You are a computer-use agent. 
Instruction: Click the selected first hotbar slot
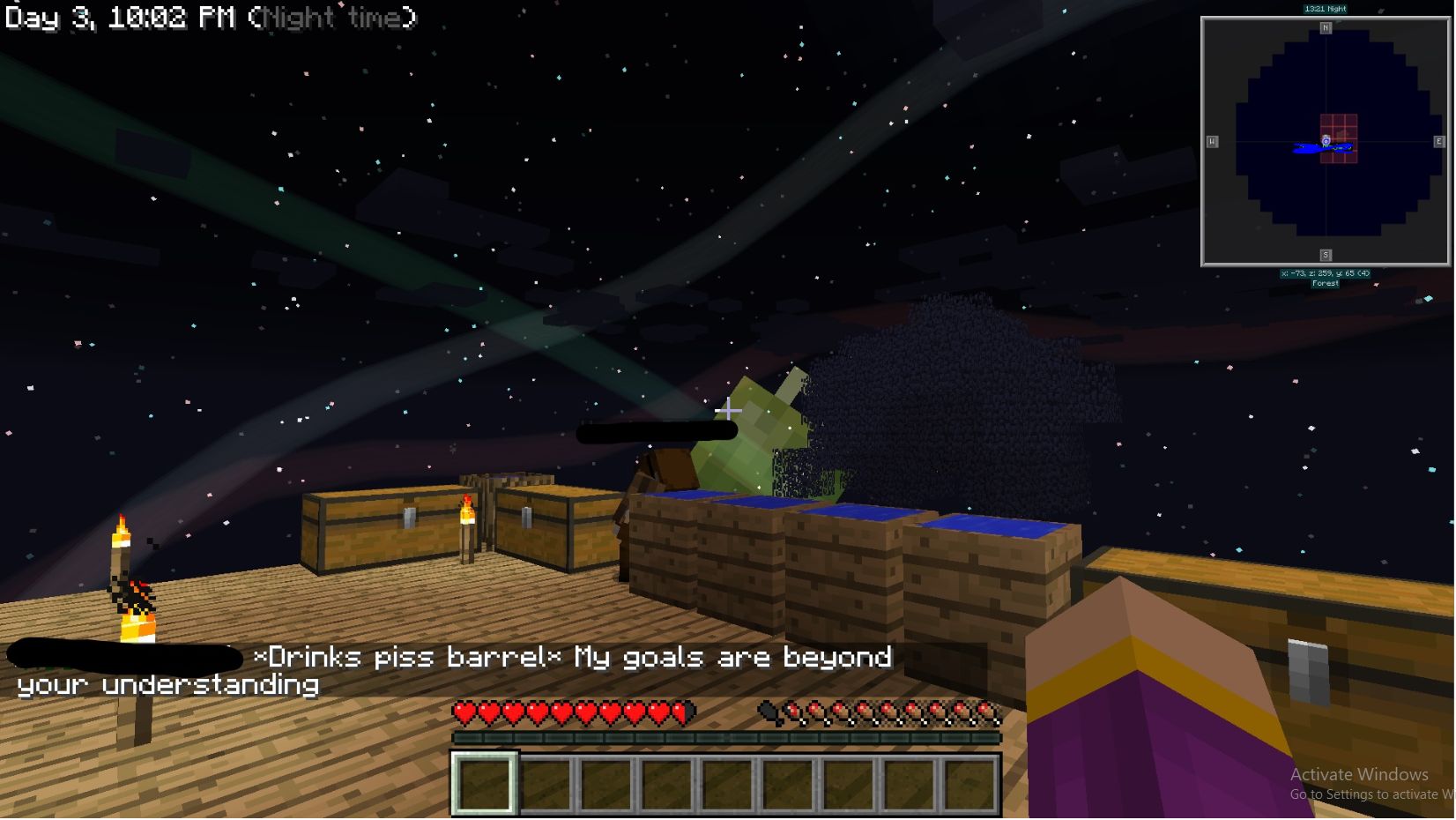[484, 783]
